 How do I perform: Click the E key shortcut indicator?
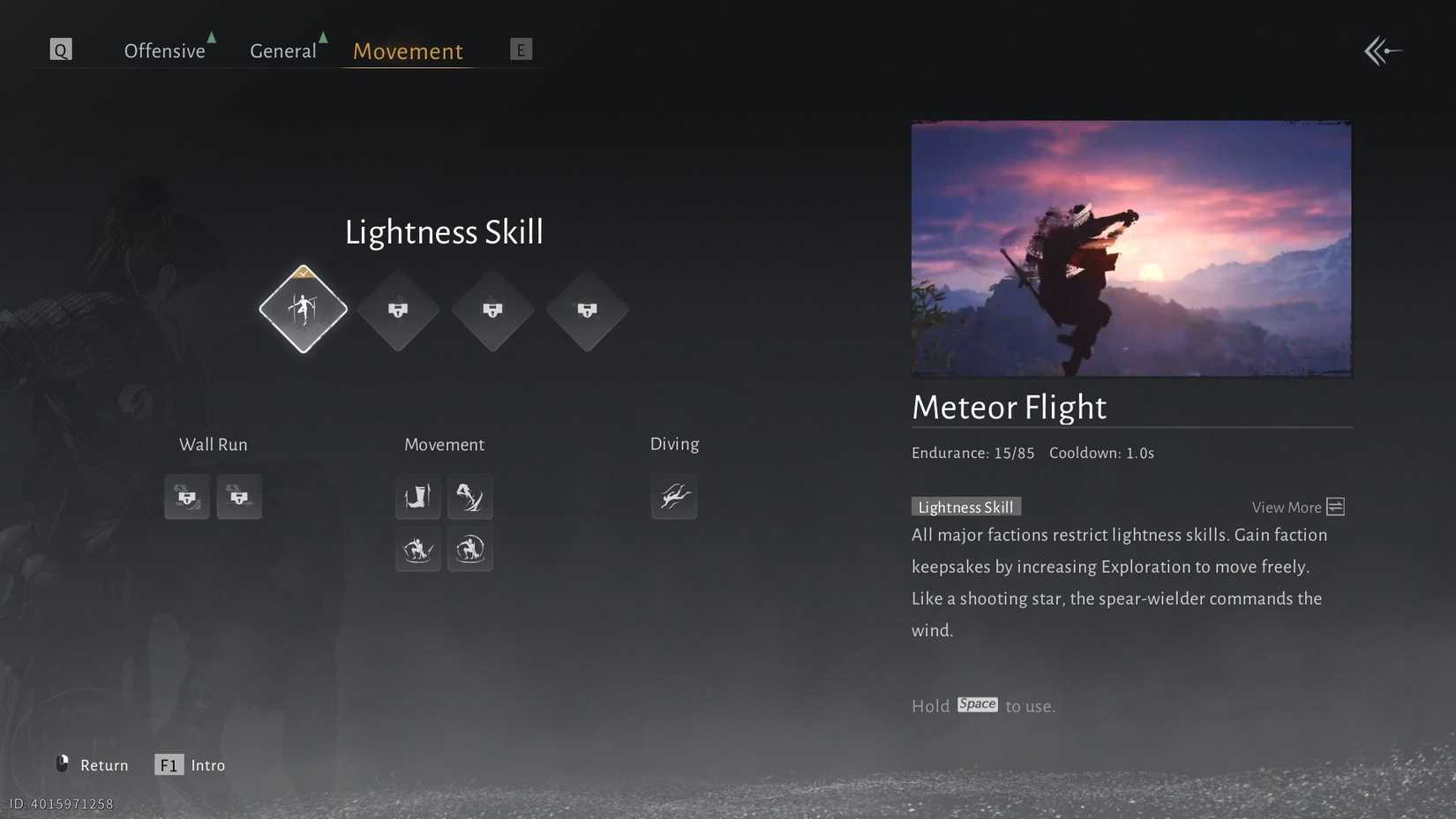click(x=521, y=49)
